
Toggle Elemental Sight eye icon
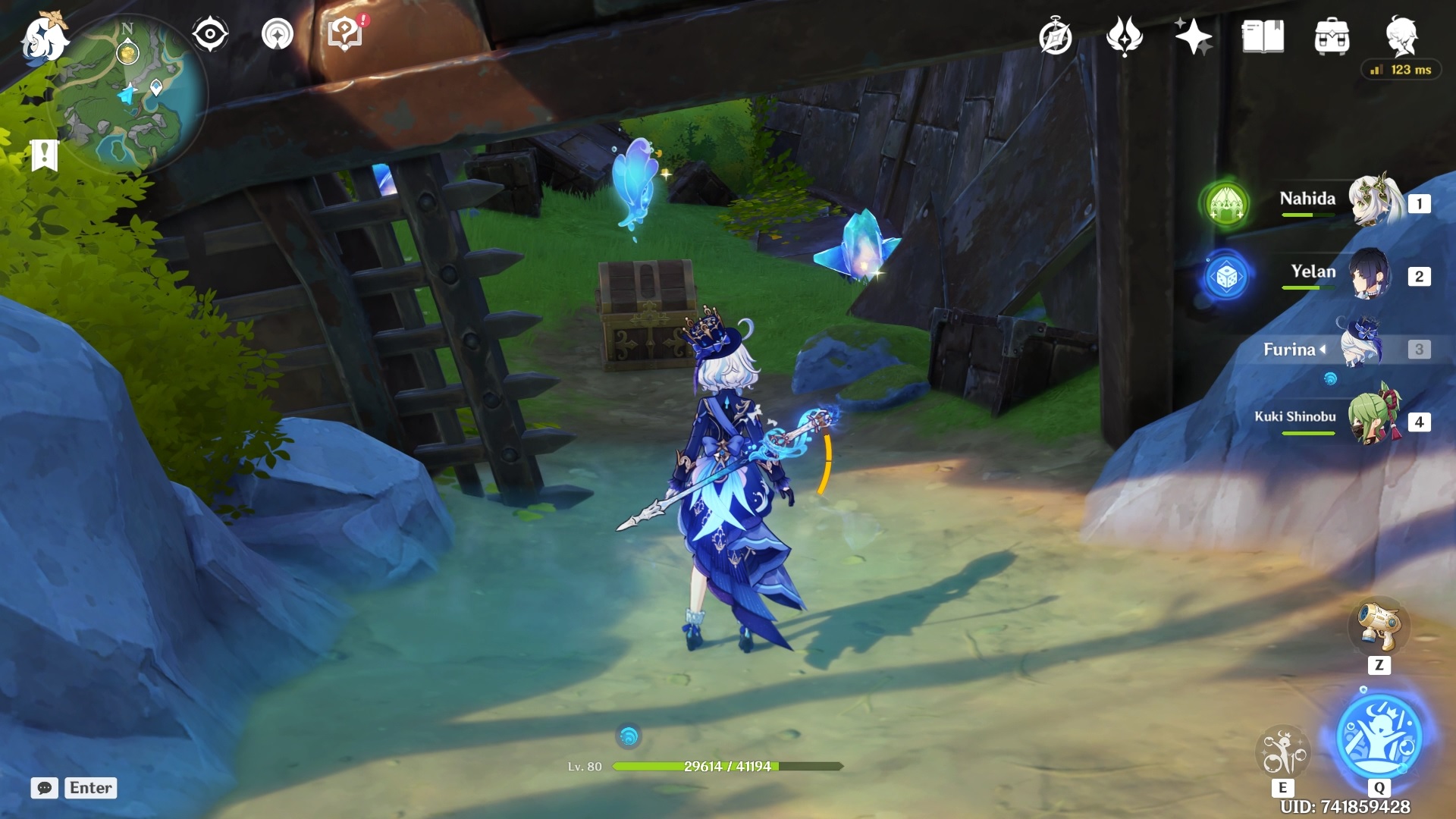point(210,34)
